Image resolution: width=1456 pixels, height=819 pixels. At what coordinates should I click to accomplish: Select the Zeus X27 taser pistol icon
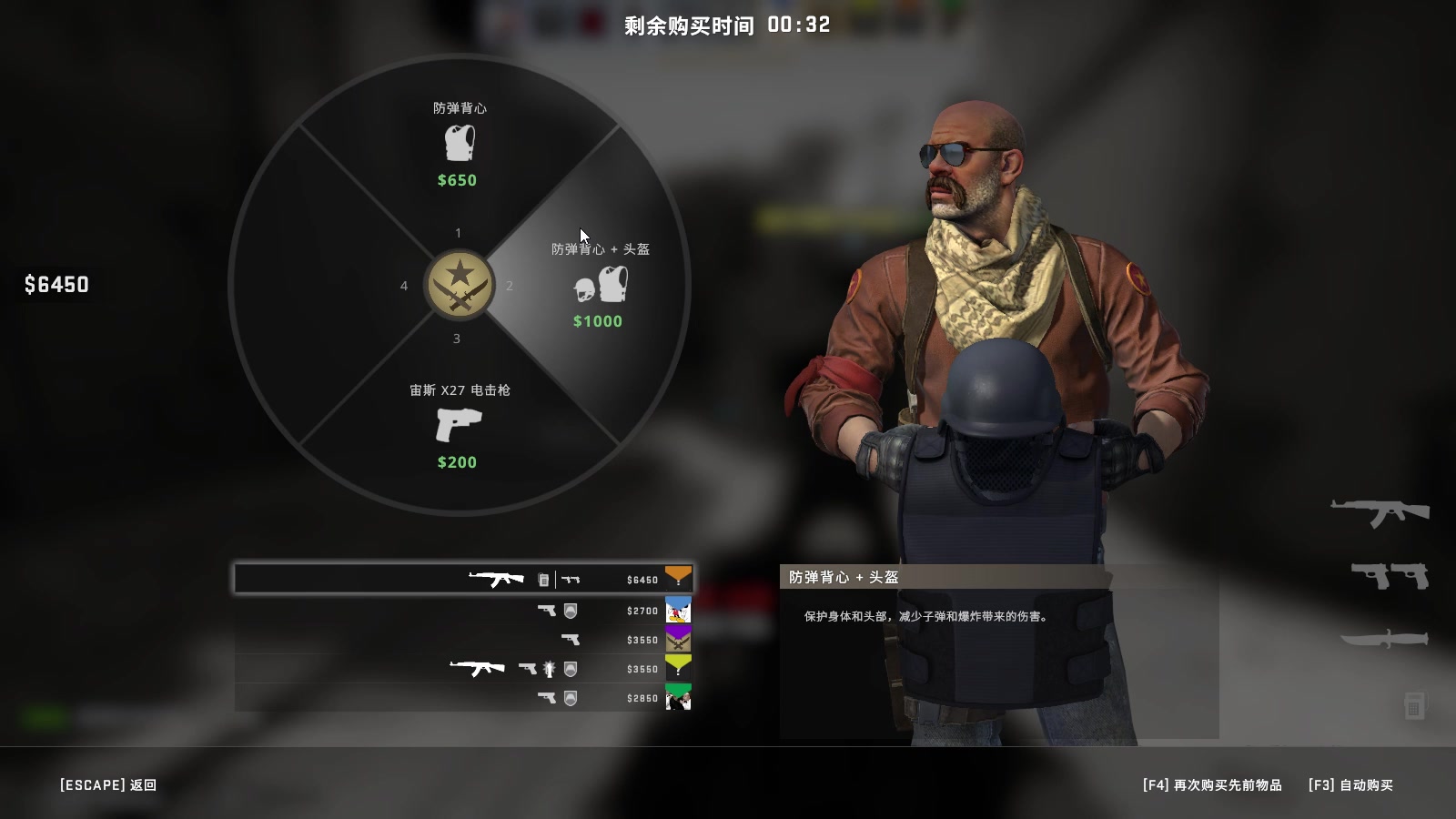[x=458, y=426]
